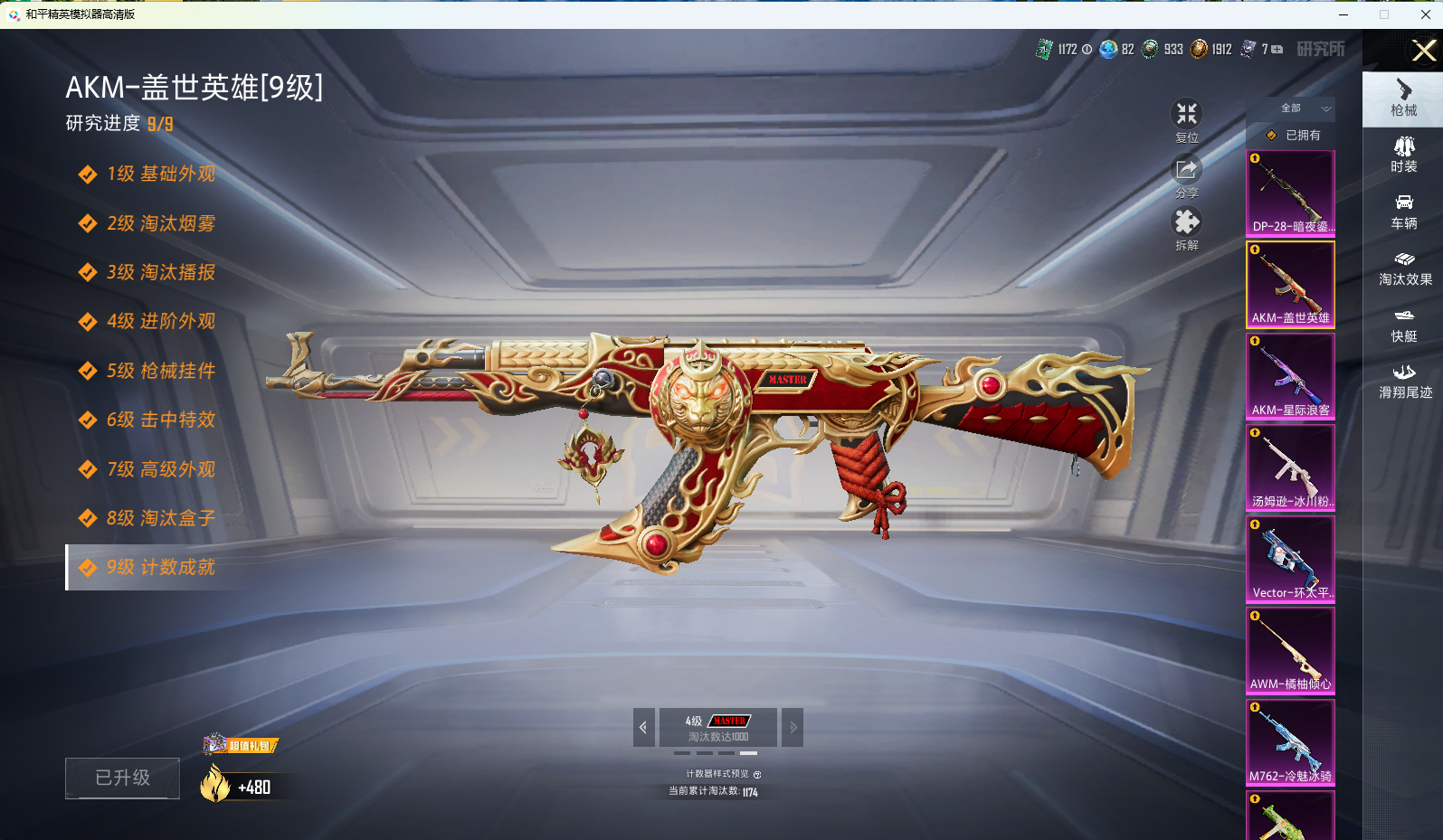Show the 淘汰效果 category
This screenshot has width=1443, height=840.
(x=1404, y=269)
